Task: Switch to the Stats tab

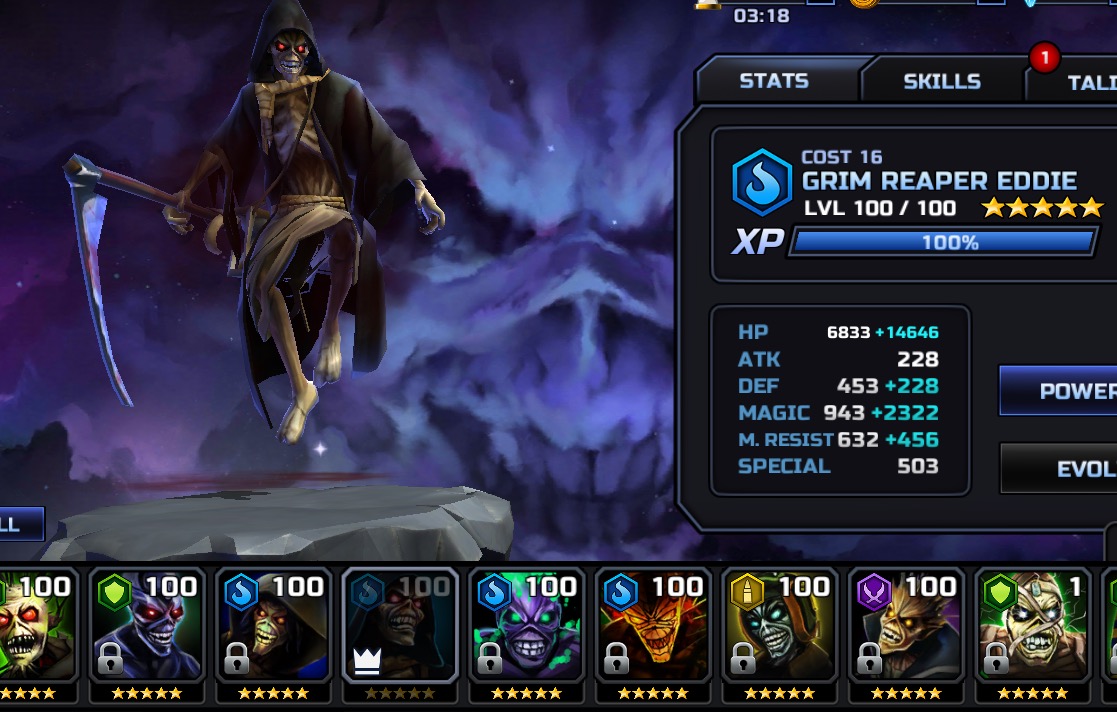Action: pos(774,81)
